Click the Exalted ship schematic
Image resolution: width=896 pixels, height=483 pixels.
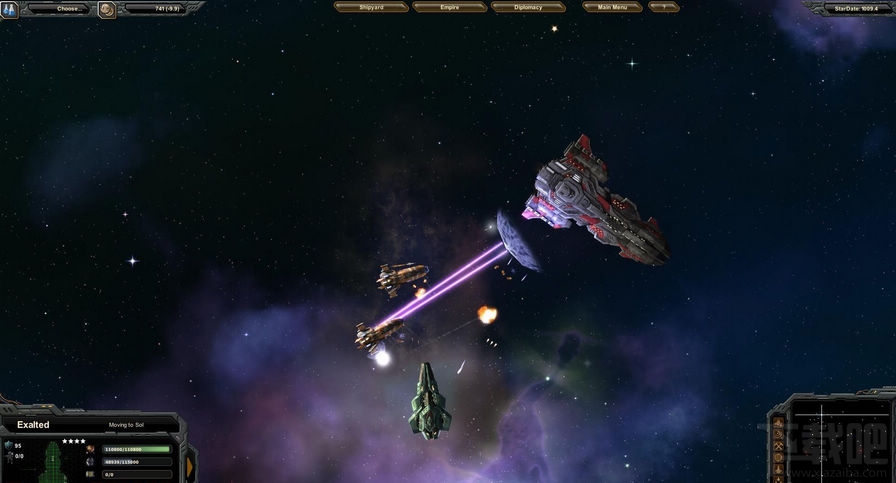(52, 464)
